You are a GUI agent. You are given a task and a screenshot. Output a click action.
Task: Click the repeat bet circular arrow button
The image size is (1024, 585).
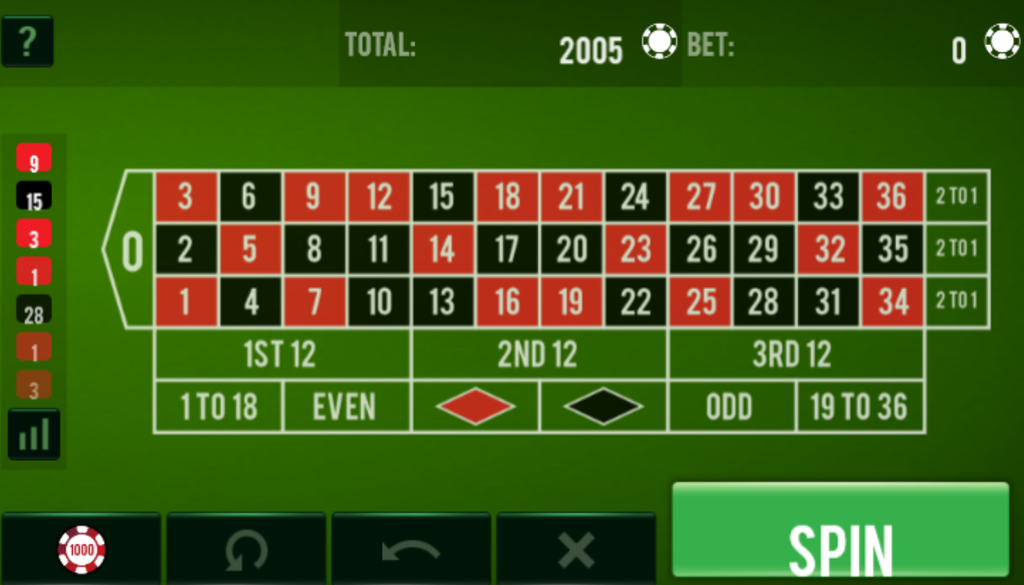[x=246, y=549]
